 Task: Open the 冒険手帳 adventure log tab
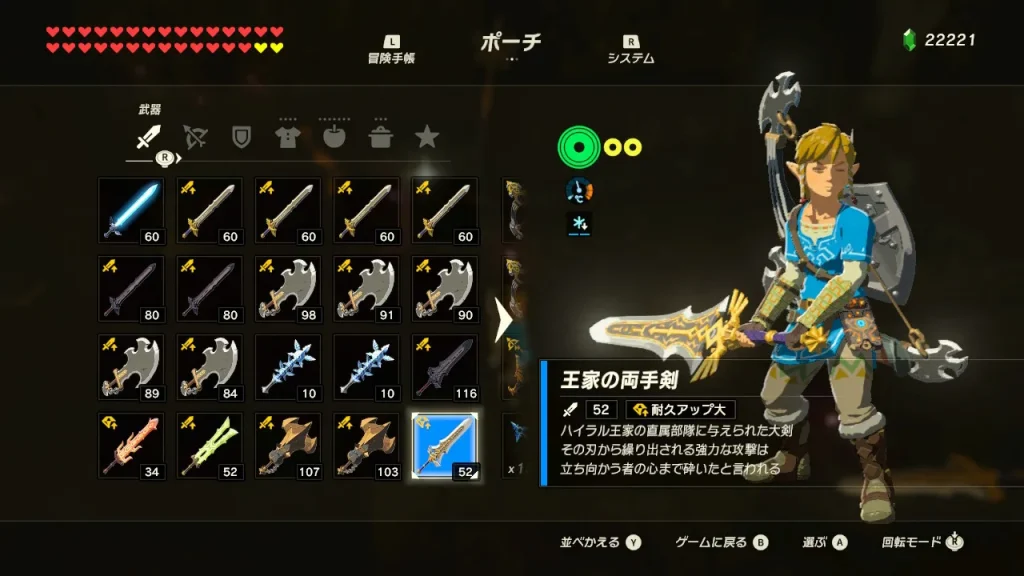tap(391, 50)
